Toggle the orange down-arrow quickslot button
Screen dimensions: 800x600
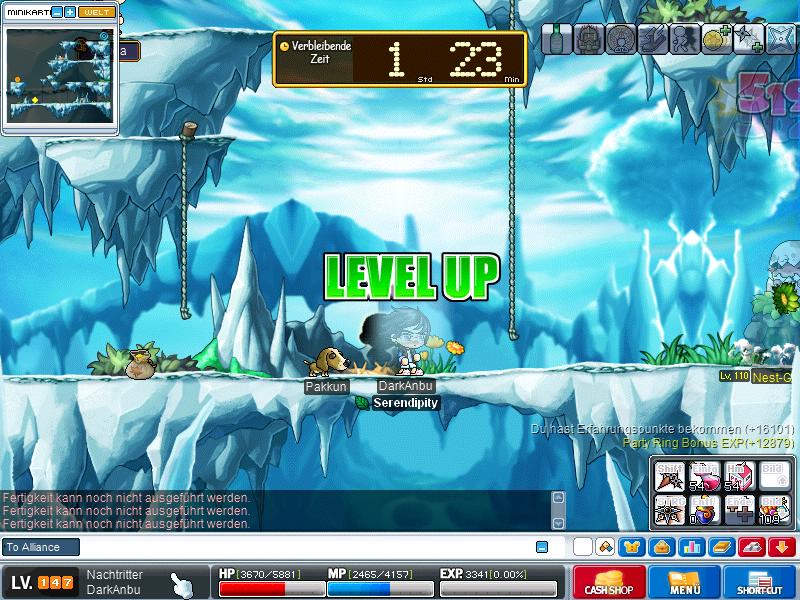781,547
